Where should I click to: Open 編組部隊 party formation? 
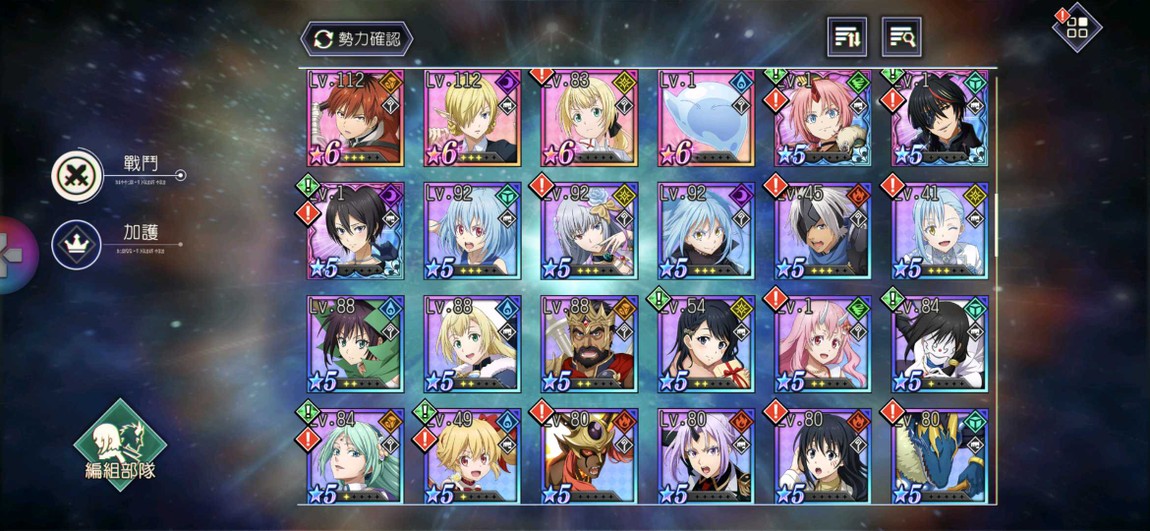(x=120, y=445)
